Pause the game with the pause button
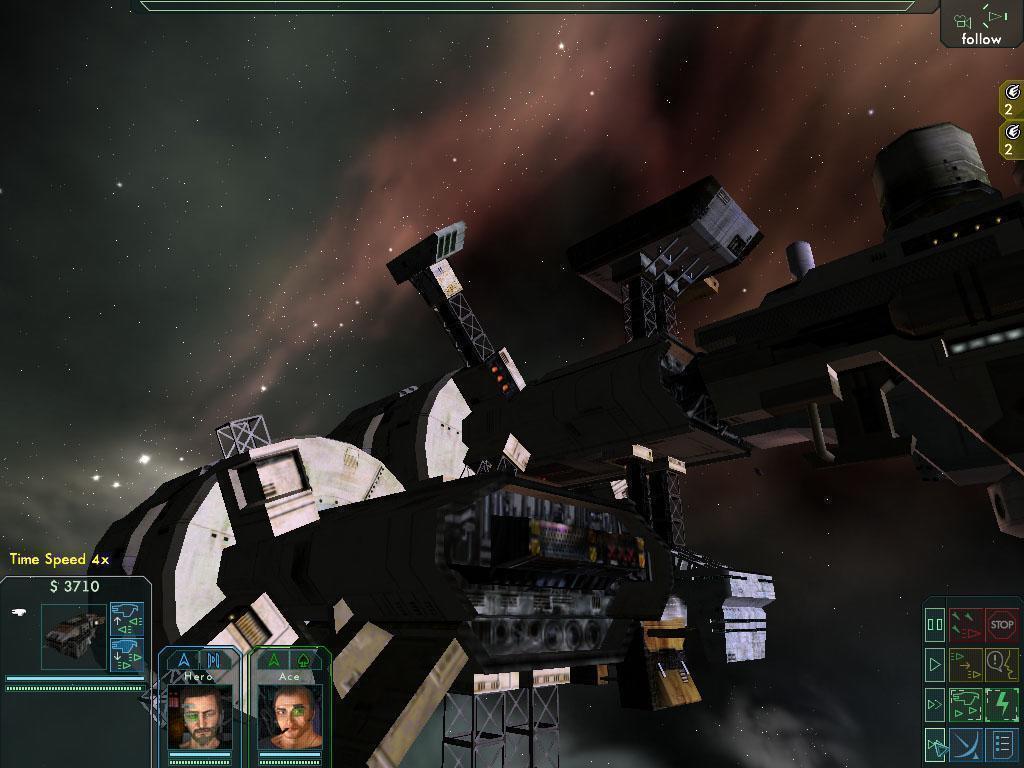This screenshot has width=1024, height=768. (935, 625)
